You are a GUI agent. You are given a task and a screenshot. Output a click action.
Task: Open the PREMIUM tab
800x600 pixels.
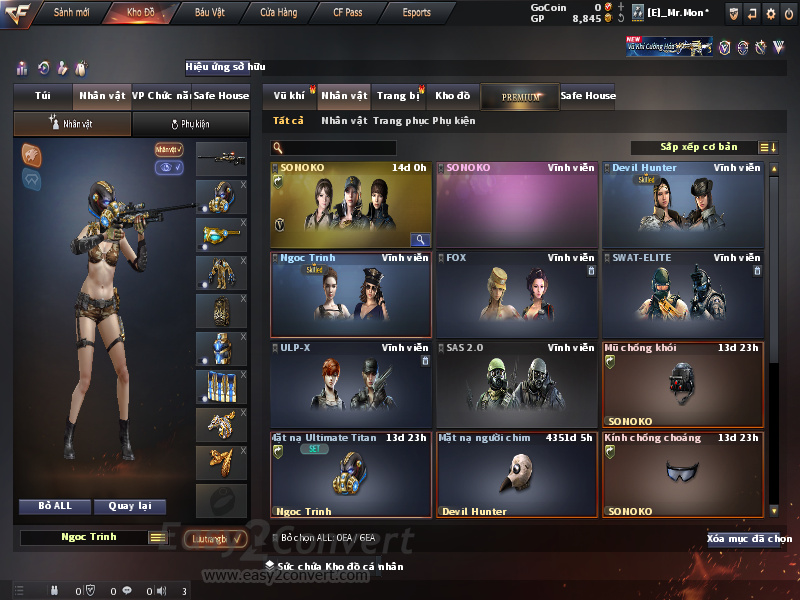click(x=520, y=97)
